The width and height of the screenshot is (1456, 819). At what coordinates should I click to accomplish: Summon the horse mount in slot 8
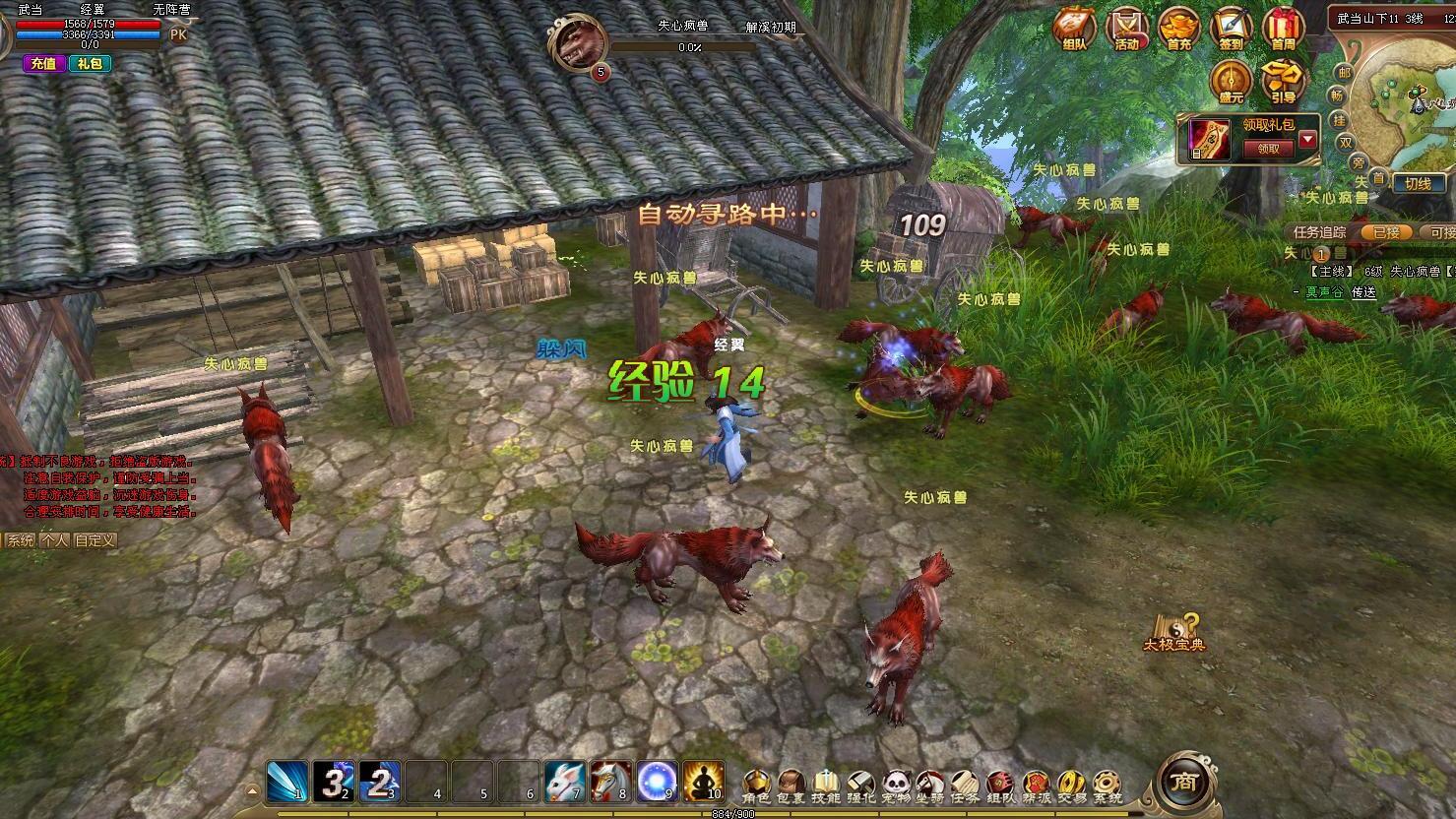(610, 781)
